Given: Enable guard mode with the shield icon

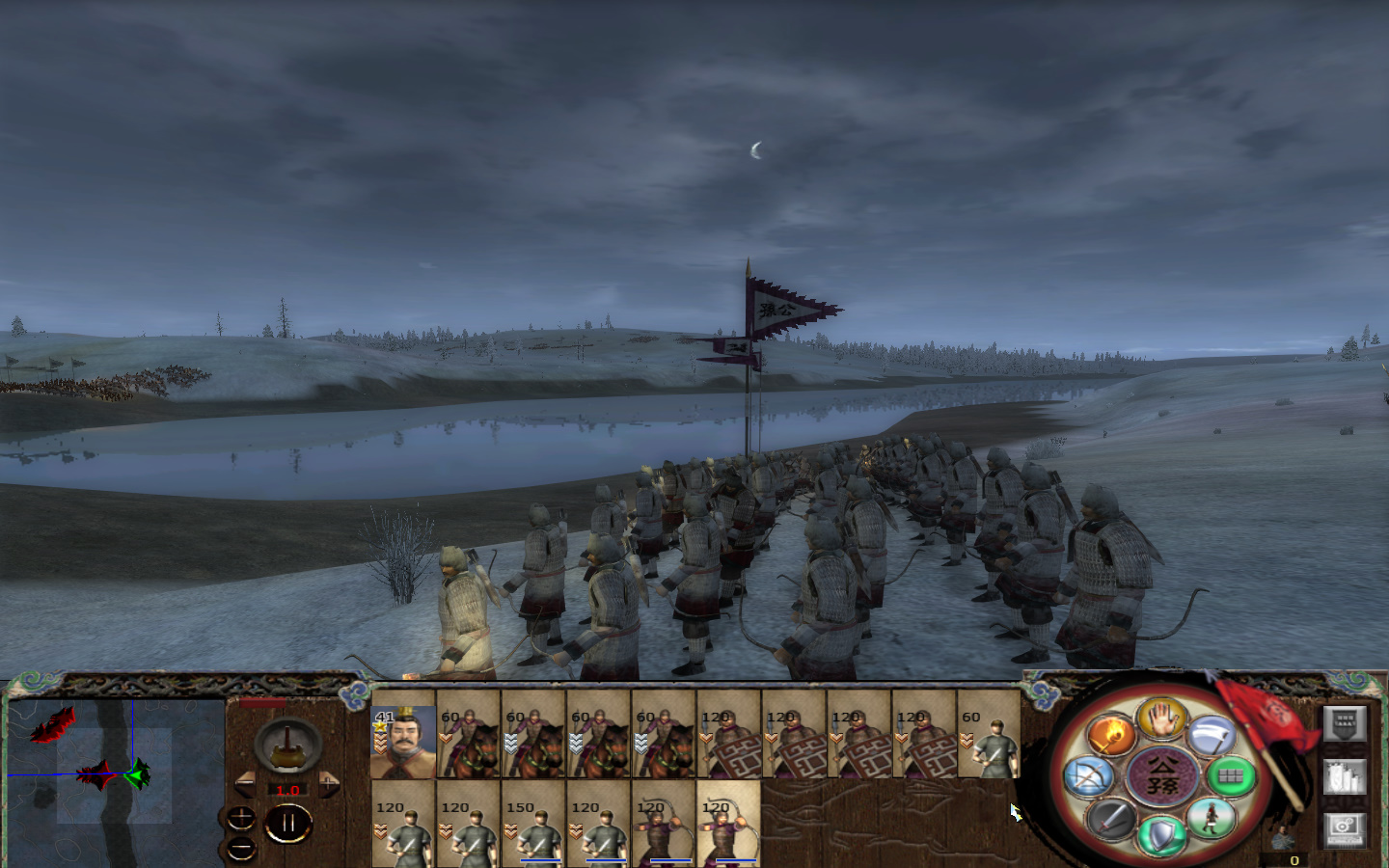Looking at the screenshot, I should tap(1163, 835).
